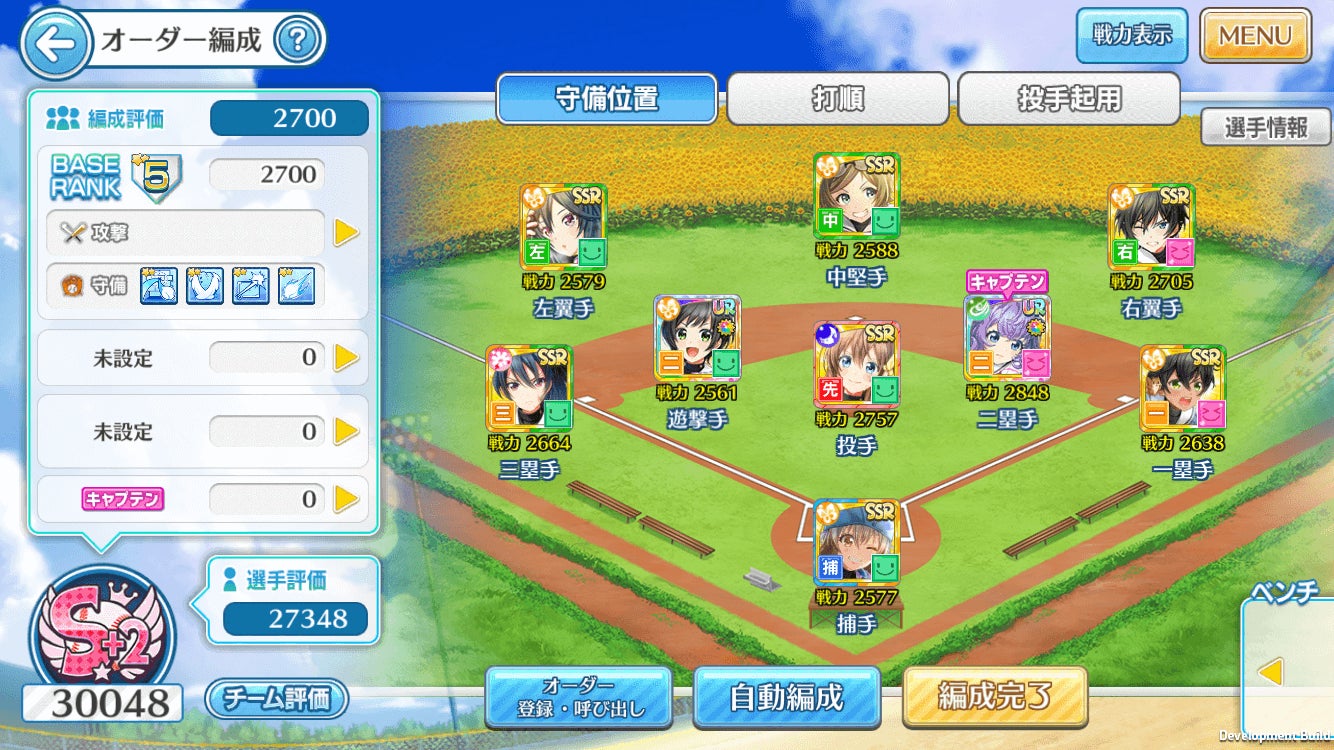Pick the captain 二塁手 second baseman card
1334x750 pixels.
pos(1007,338)
